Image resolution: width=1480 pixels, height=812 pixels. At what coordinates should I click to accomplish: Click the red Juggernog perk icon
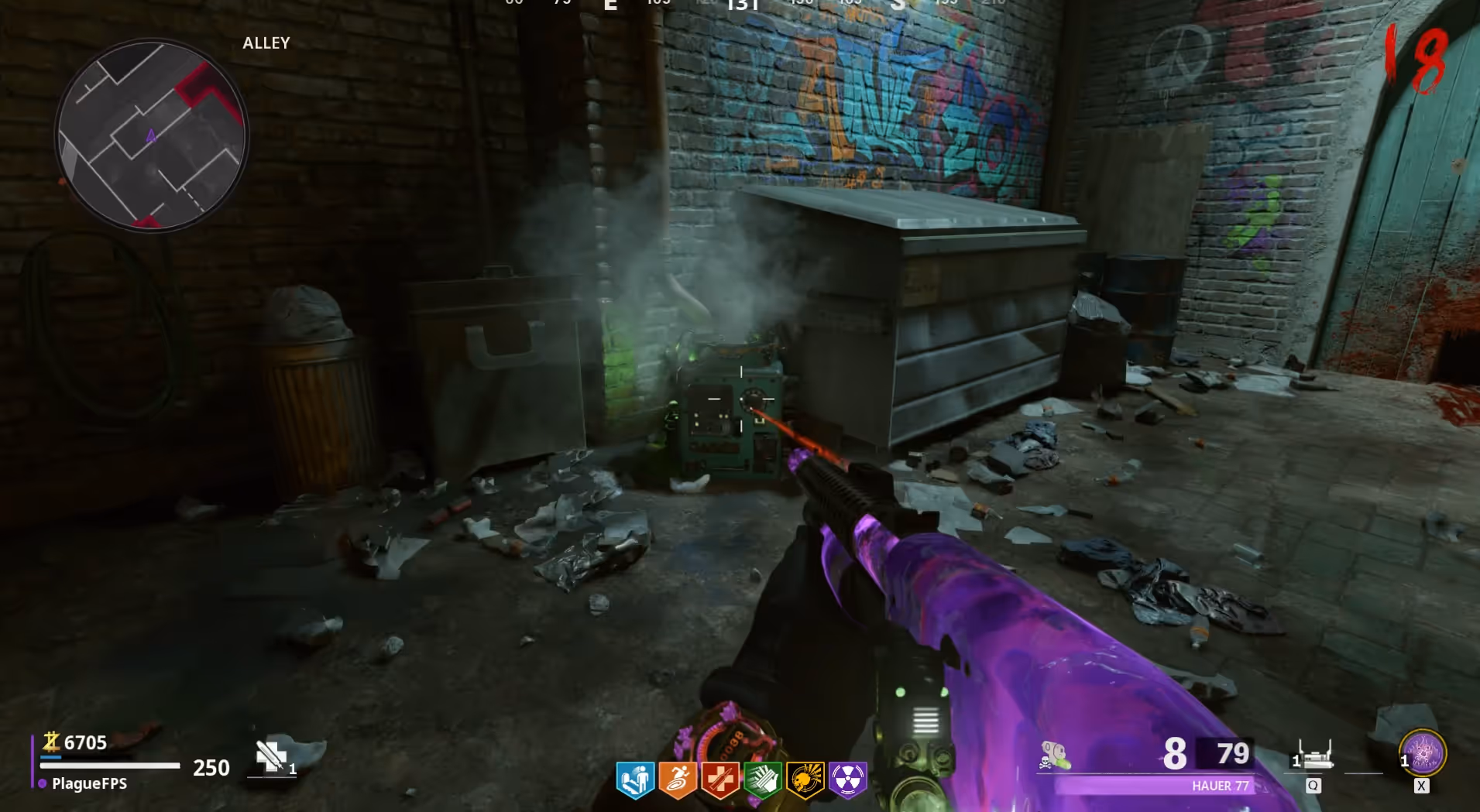pyautogui.click(x=719, y=779)
